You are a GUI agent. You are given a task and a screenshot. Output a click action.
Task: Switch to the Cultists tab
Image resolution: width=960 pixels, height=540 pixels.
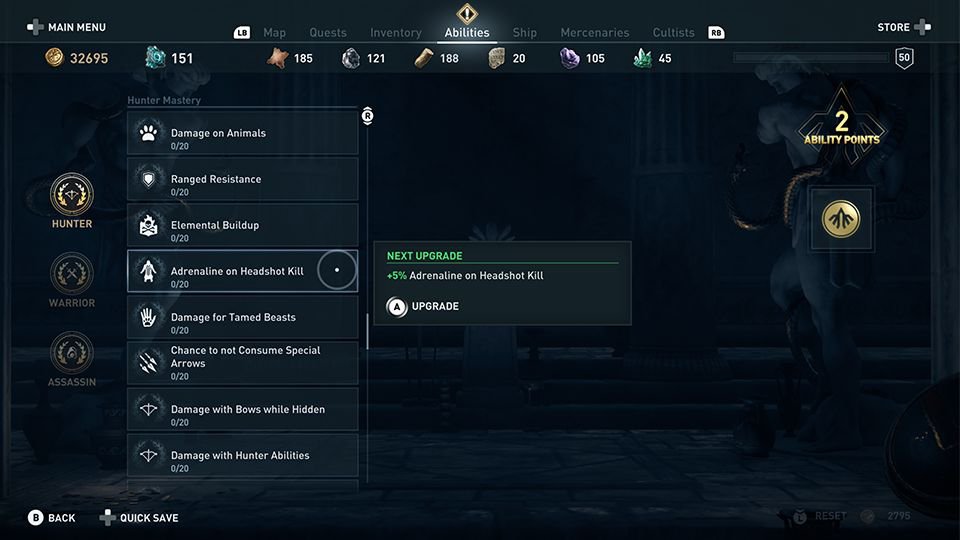(673, 33)
